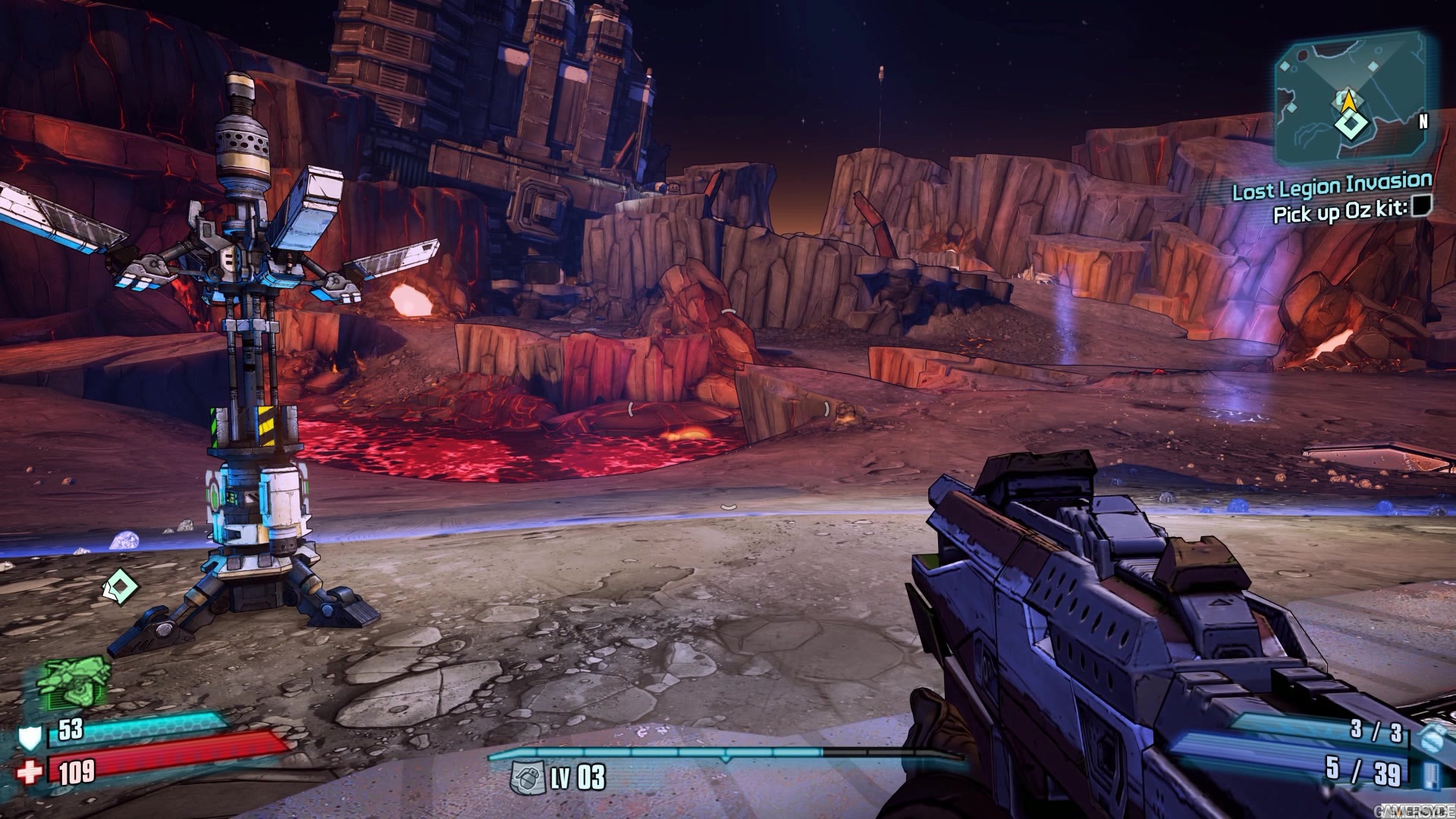Select the Lost Legion Invasion mission title

[1332, 186]
